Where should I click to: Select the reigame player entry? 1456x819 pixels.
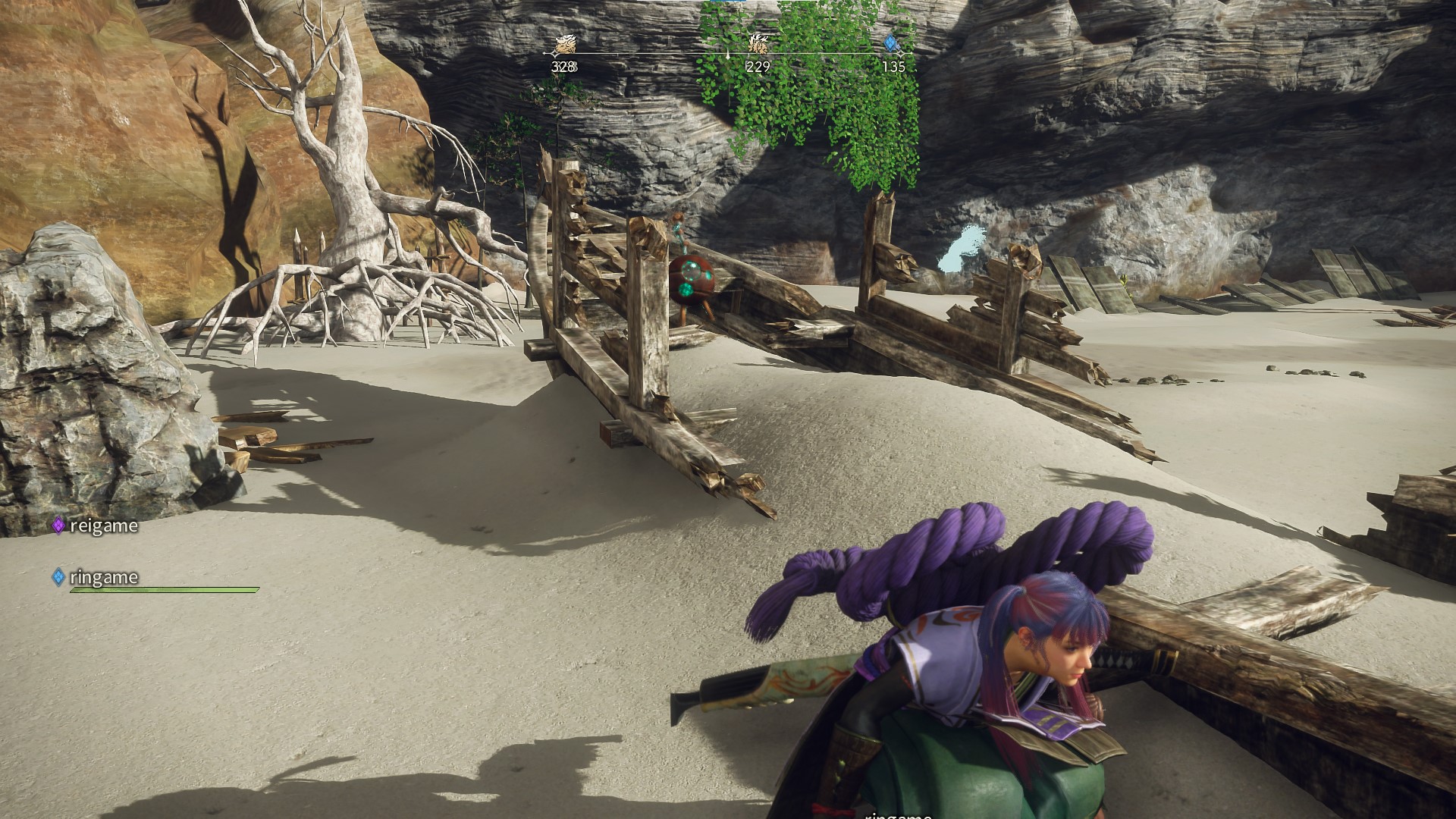(x=96, y=526)
